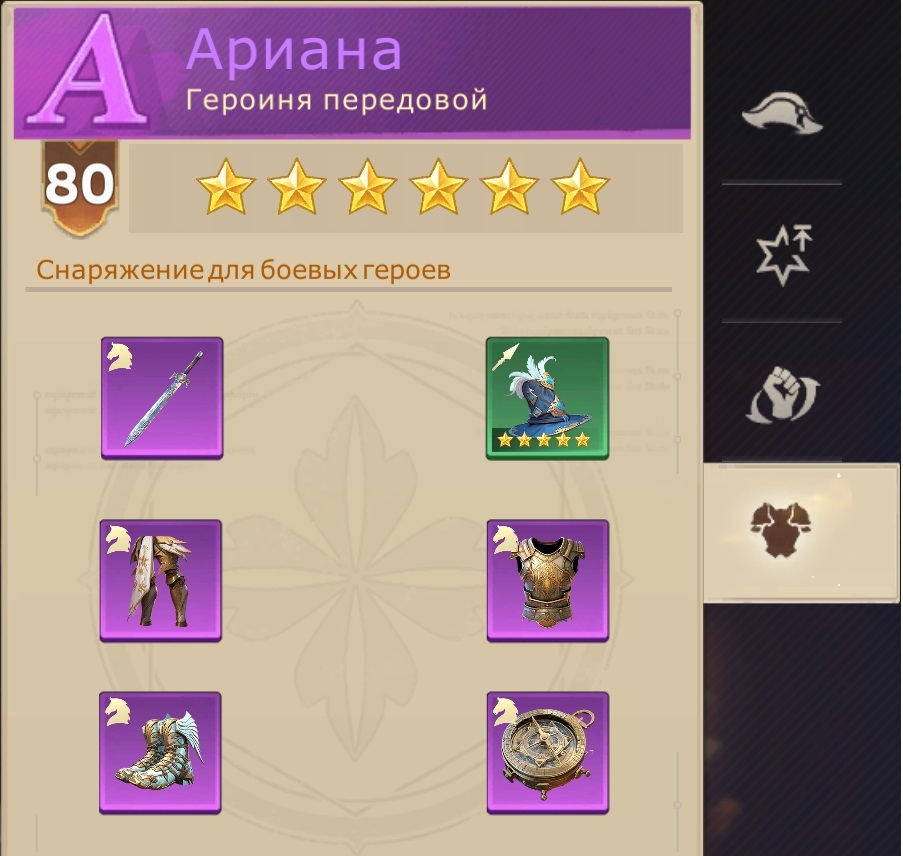Viewport: 903px width, 856px height.
Task: Select the compass accessory slot
Action: coord(547,752)
